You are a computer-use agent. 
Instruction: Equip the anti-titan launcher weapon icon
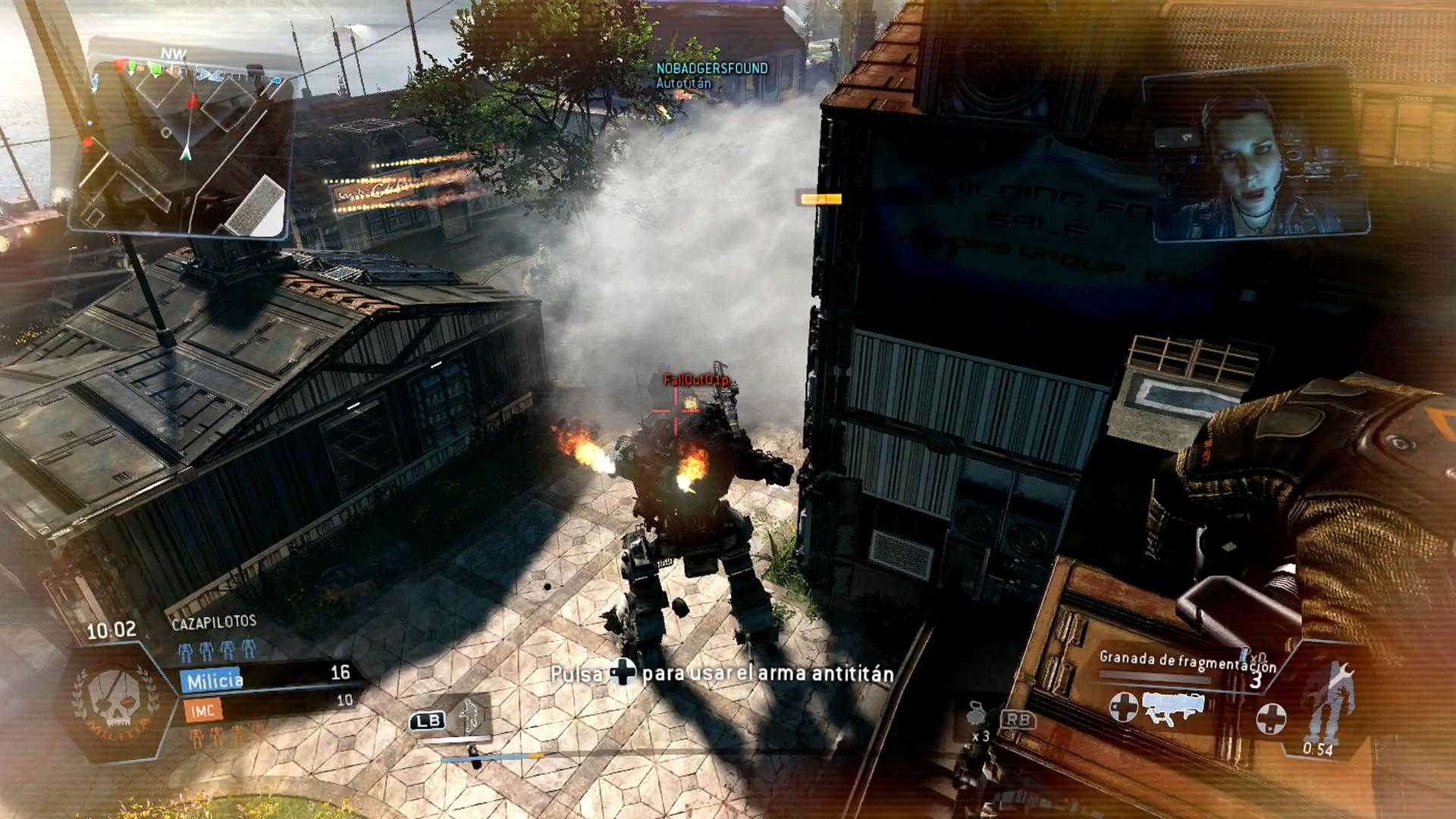[1173, 708]
